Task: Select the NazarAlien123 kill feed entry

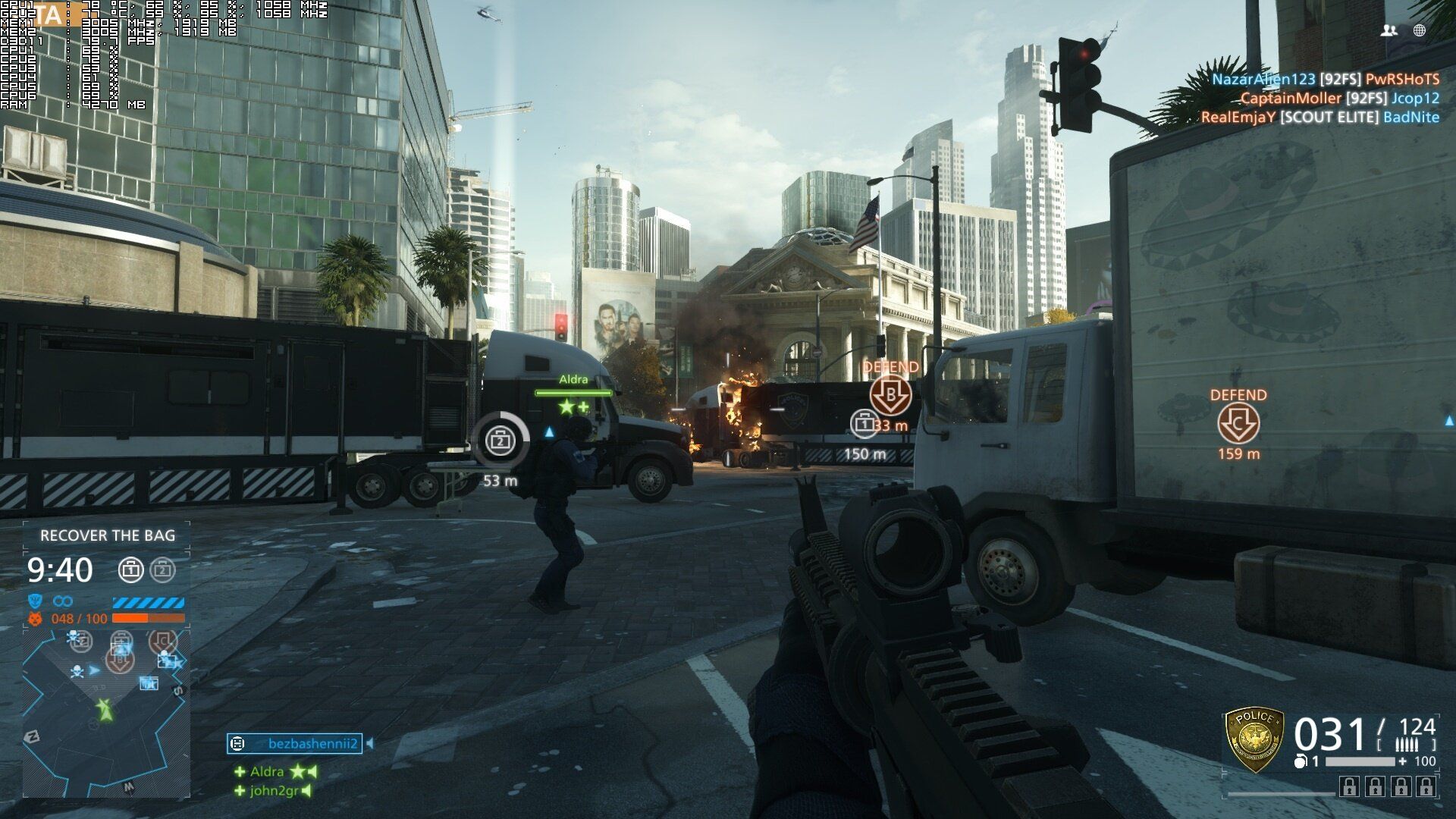Action: point(1325,79)
